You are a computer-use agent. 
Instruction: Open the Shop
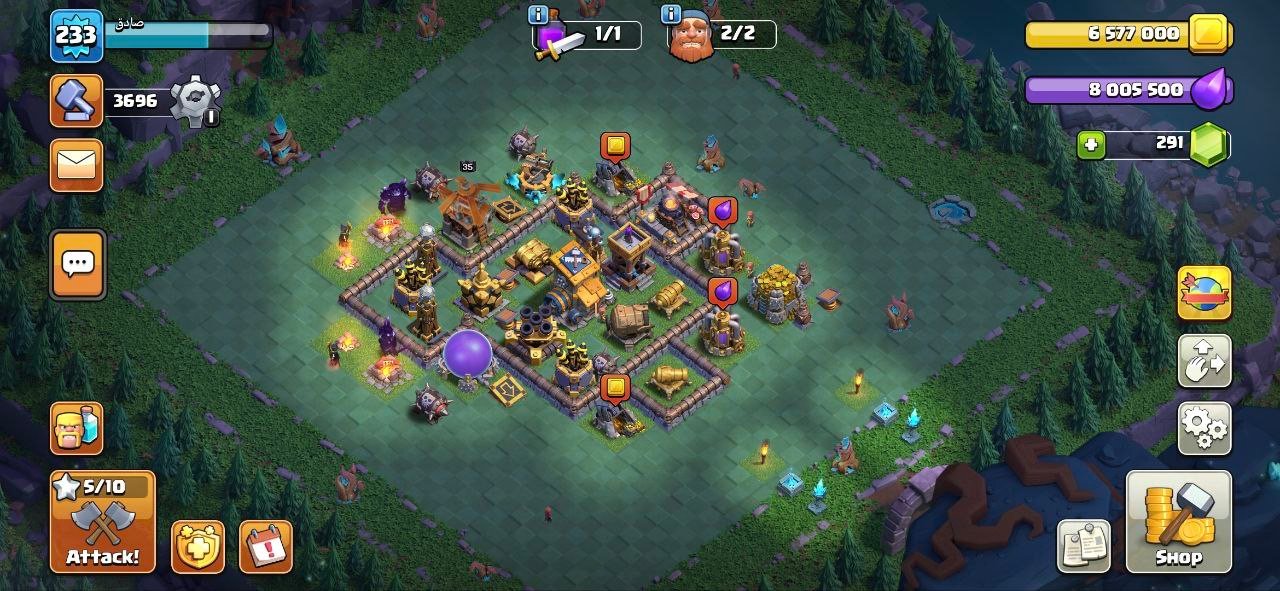(x=1178, y=521)
